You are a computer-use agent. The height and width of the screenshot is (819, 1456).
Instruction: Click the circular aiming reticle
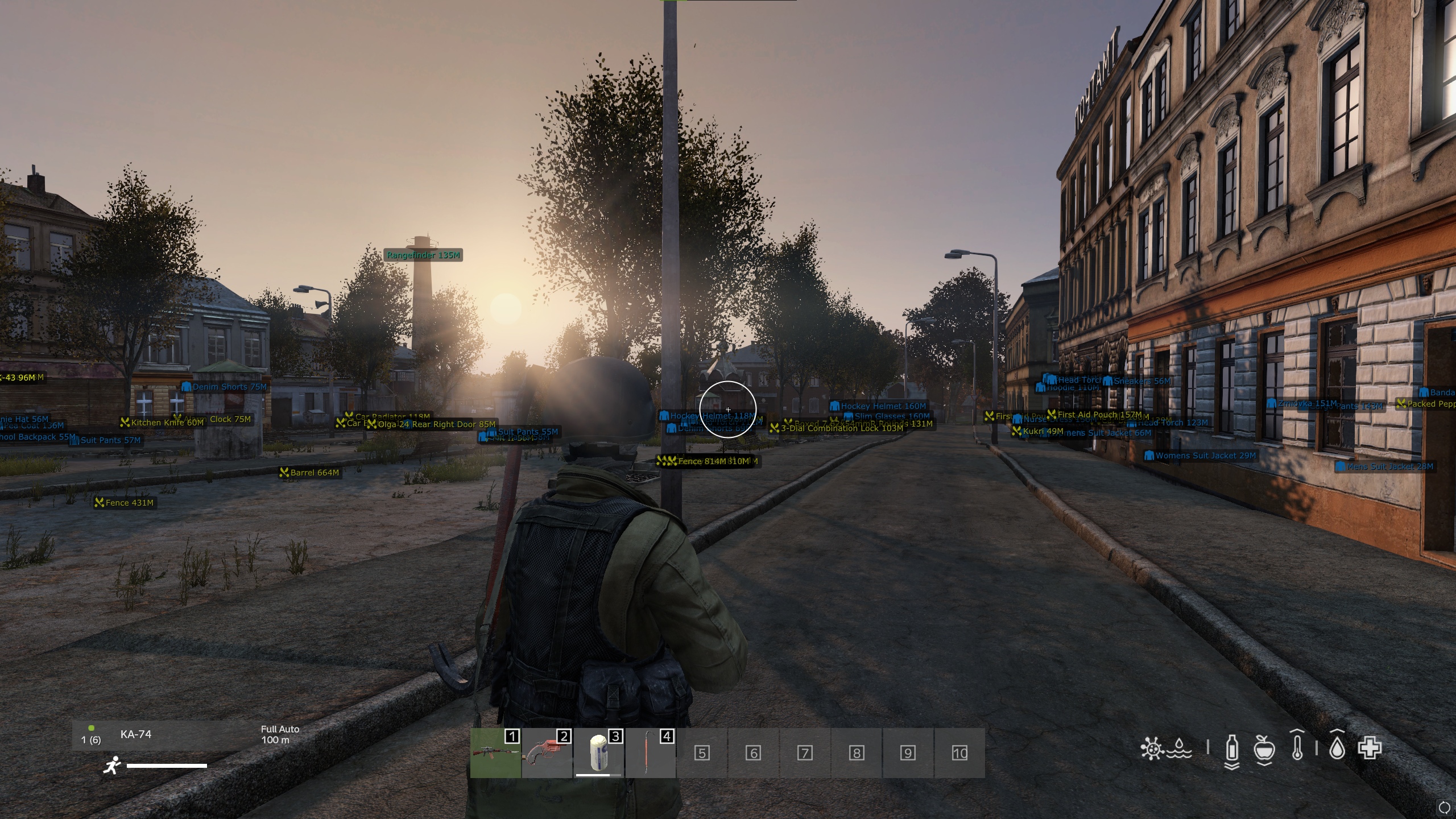(x=729, y=409)
